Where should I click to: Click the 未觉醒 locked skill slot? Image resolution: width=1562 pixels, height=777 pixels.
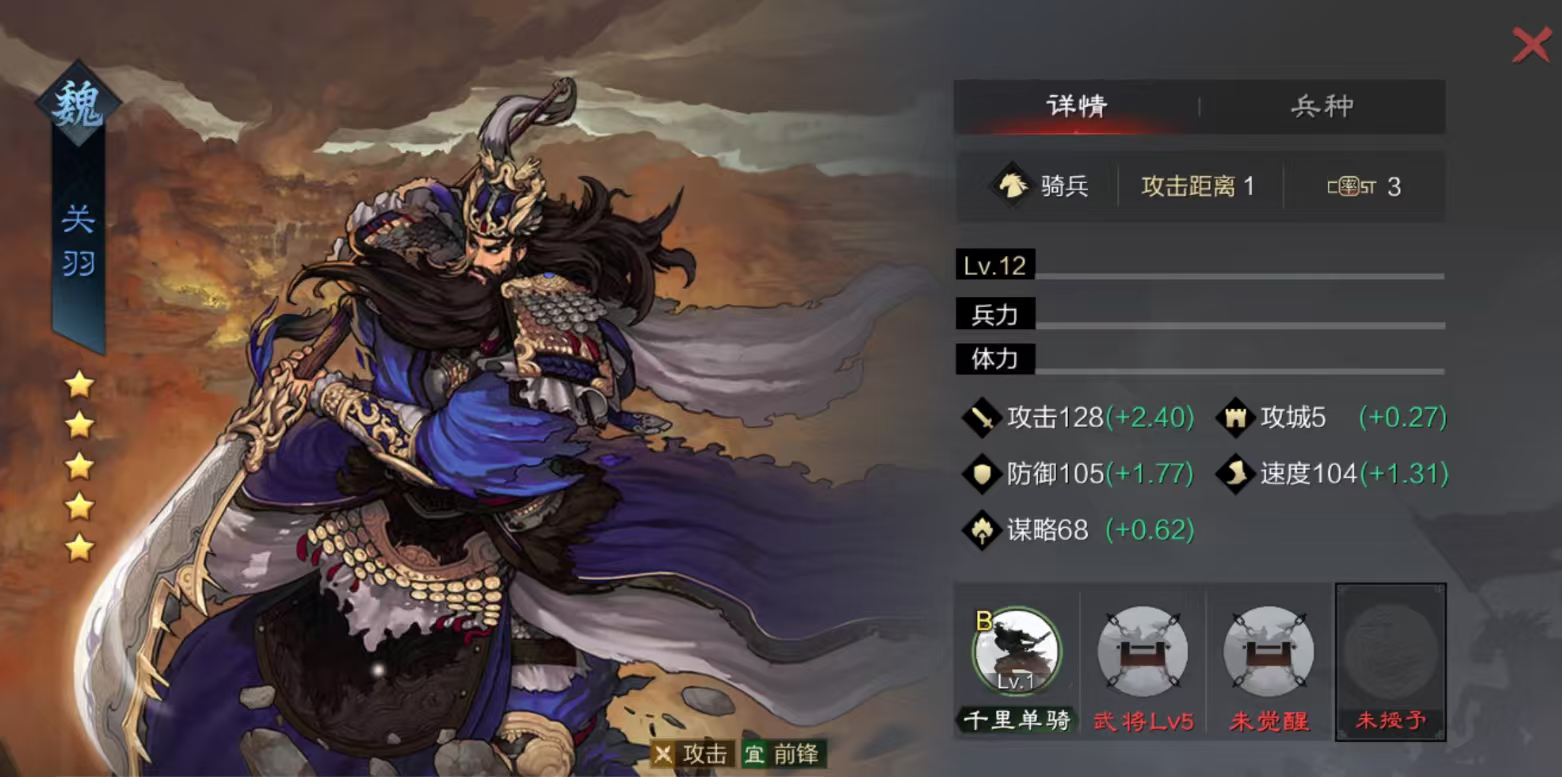(1268, 651)
